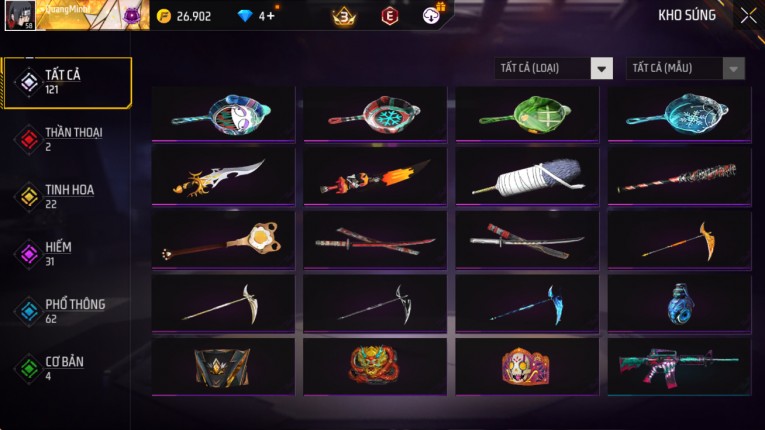Add more diamonds with the plus button
The width and height of the screenshot is (765, 430).
point(271,16)
